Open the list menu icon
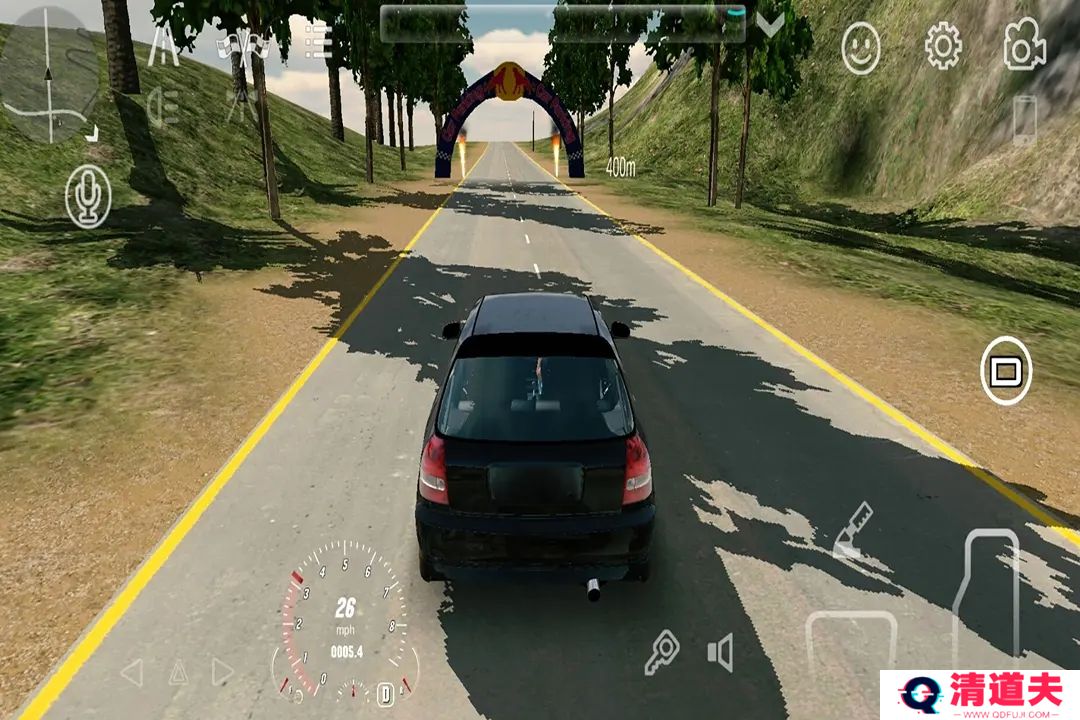 pyautogui.click(x=318, y=43)
